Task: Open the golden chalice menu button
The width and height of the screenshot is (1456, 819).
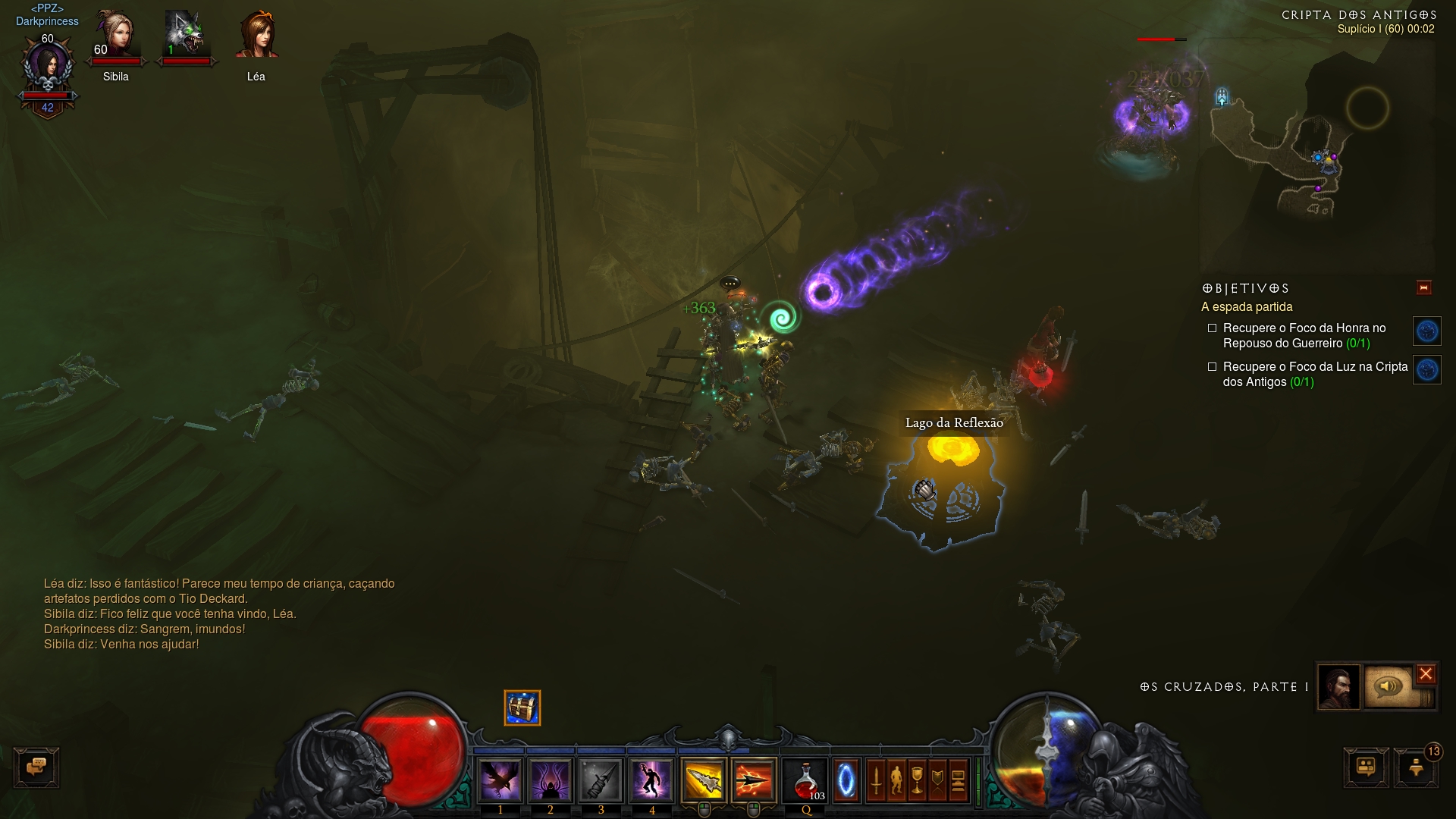Action: coord(917,780)
